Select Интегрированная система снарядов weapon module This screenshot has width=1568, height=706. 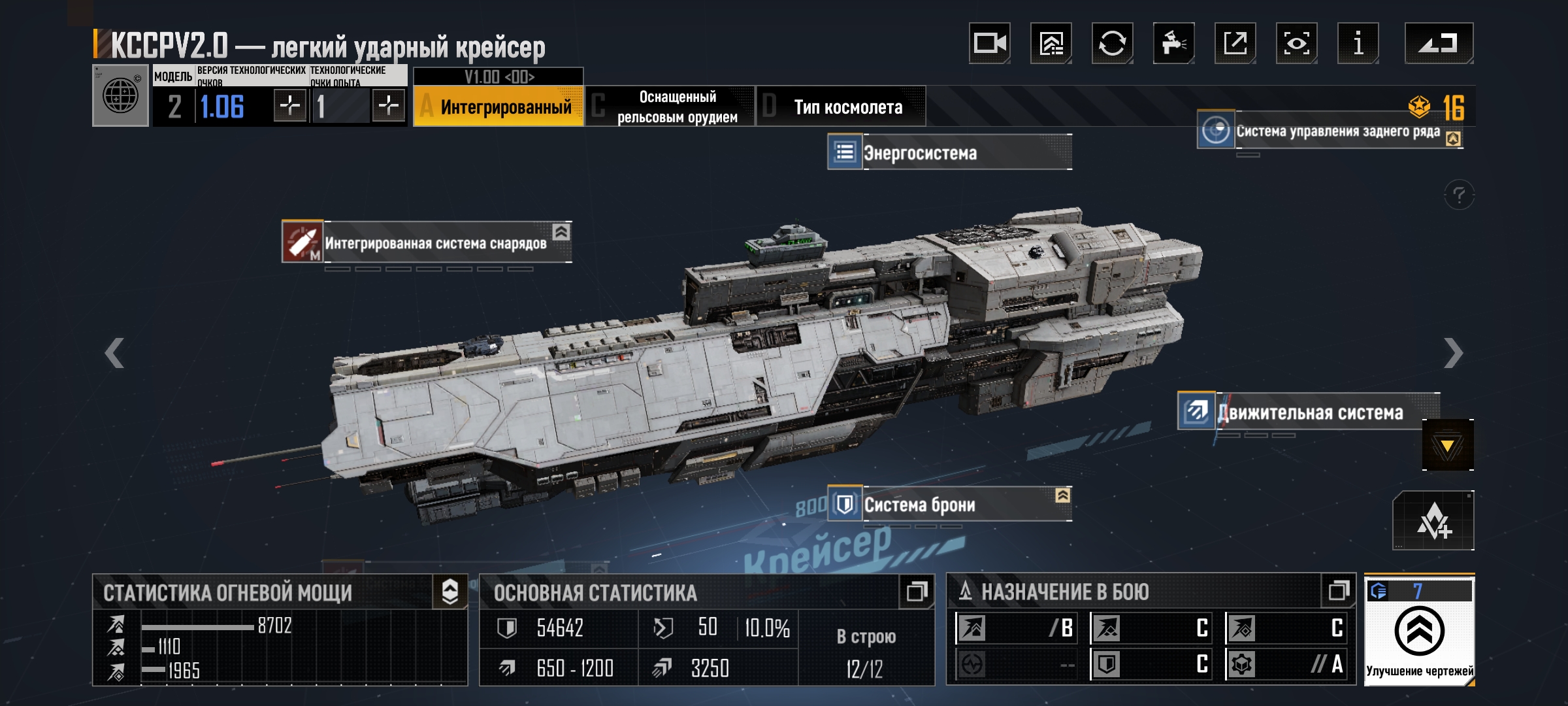[427, 243]
